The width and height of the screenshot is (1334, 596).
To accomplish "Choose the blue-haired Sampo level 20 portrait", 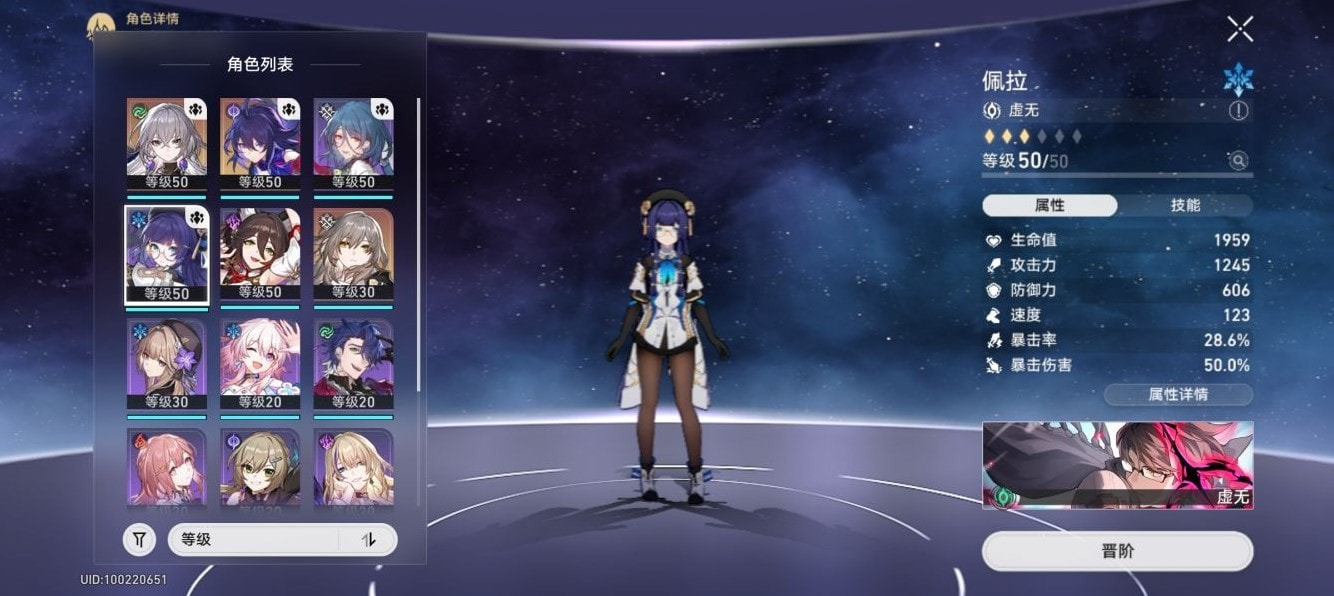I will [x=353, y=364].
